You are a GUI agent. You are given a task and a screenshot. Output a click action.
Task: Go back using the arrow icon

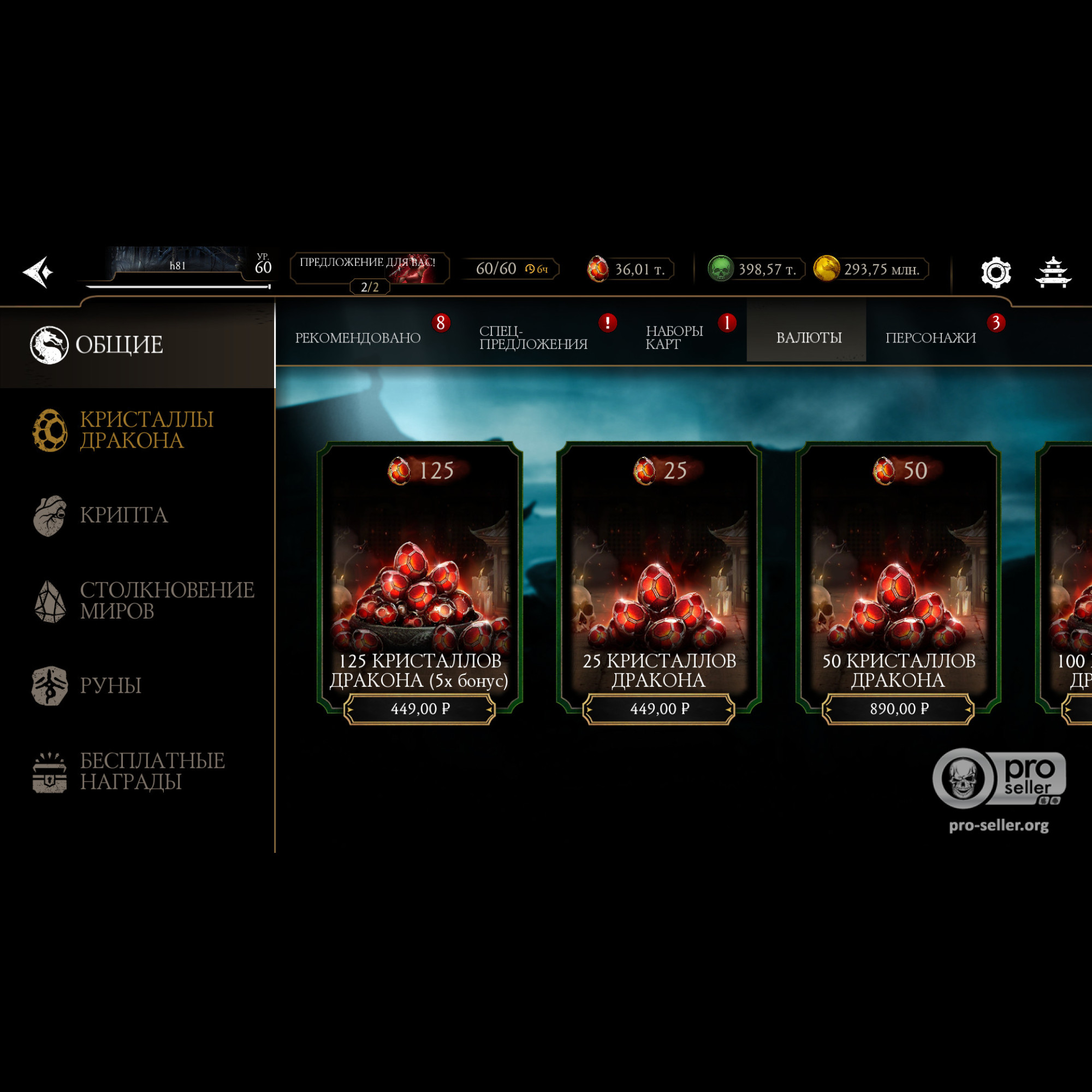(38, 272)
